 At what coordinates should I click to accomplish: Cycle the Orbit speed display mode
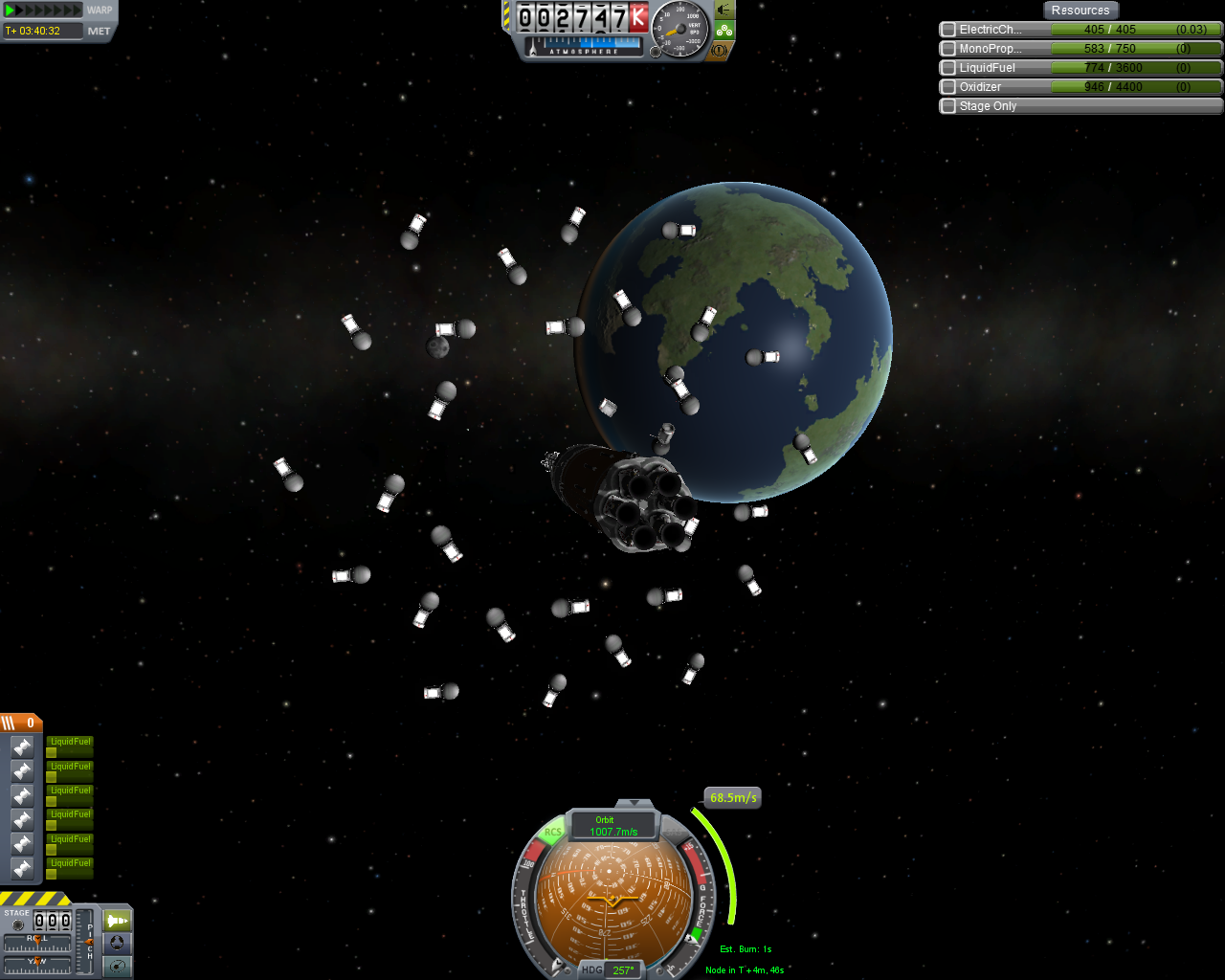612,825
